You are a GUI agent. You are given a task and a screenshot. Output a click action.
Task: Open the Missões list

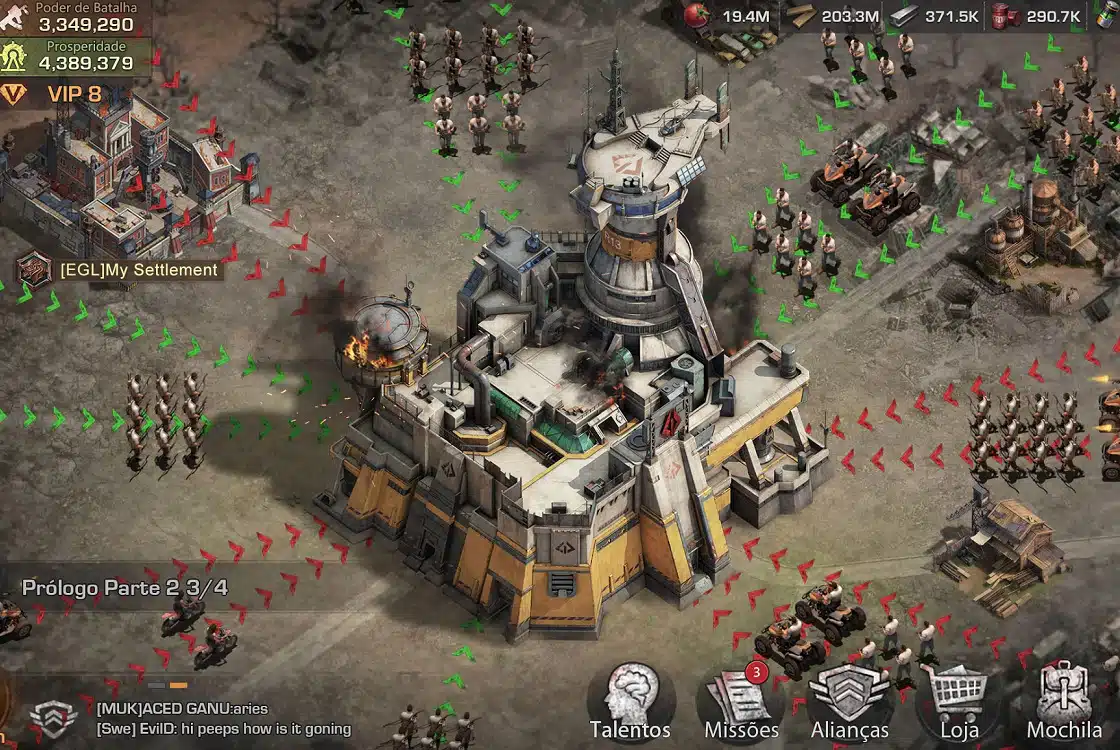point(740,702)
